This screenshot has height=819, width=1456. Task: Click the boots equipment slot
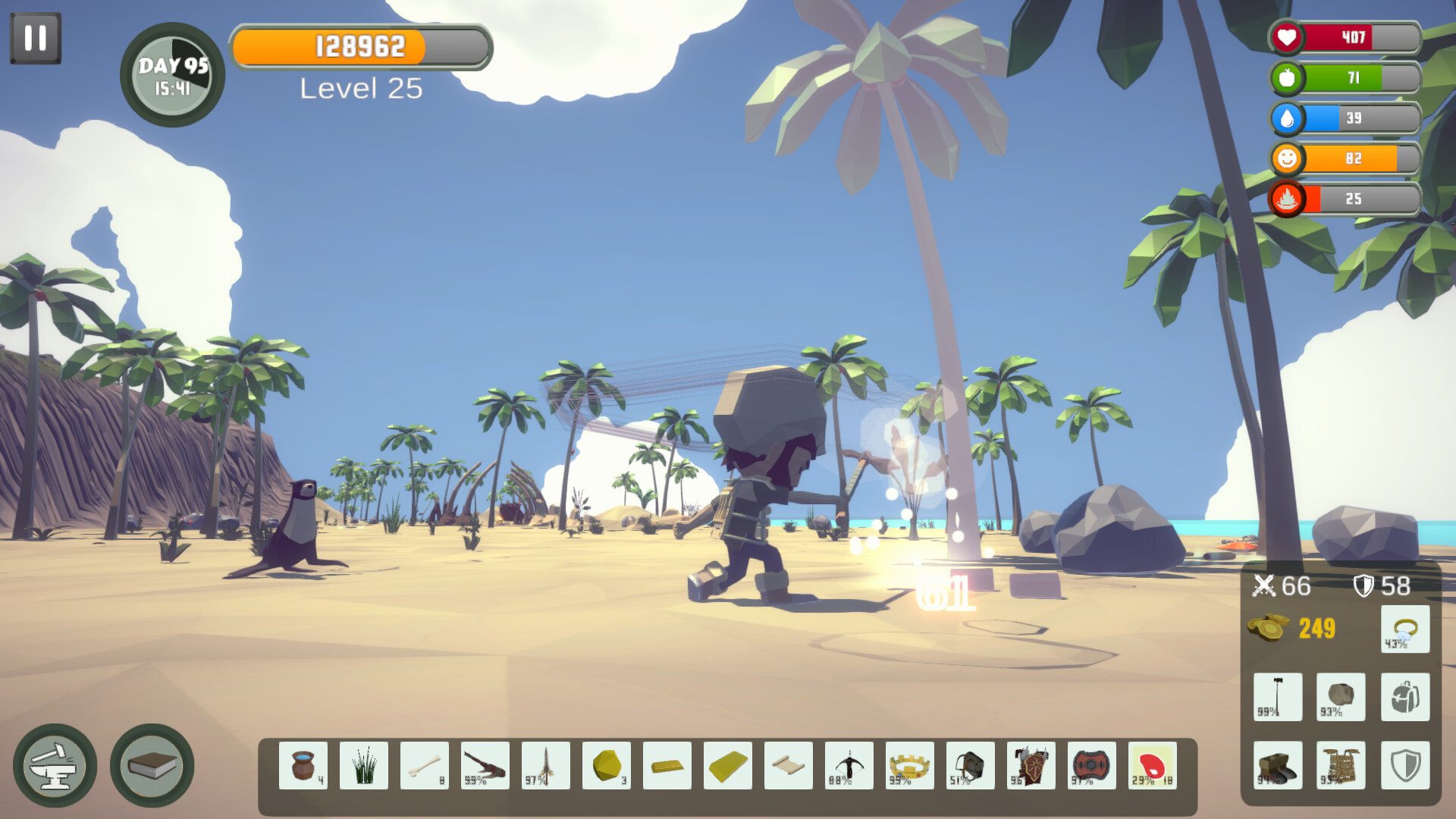1278,764
